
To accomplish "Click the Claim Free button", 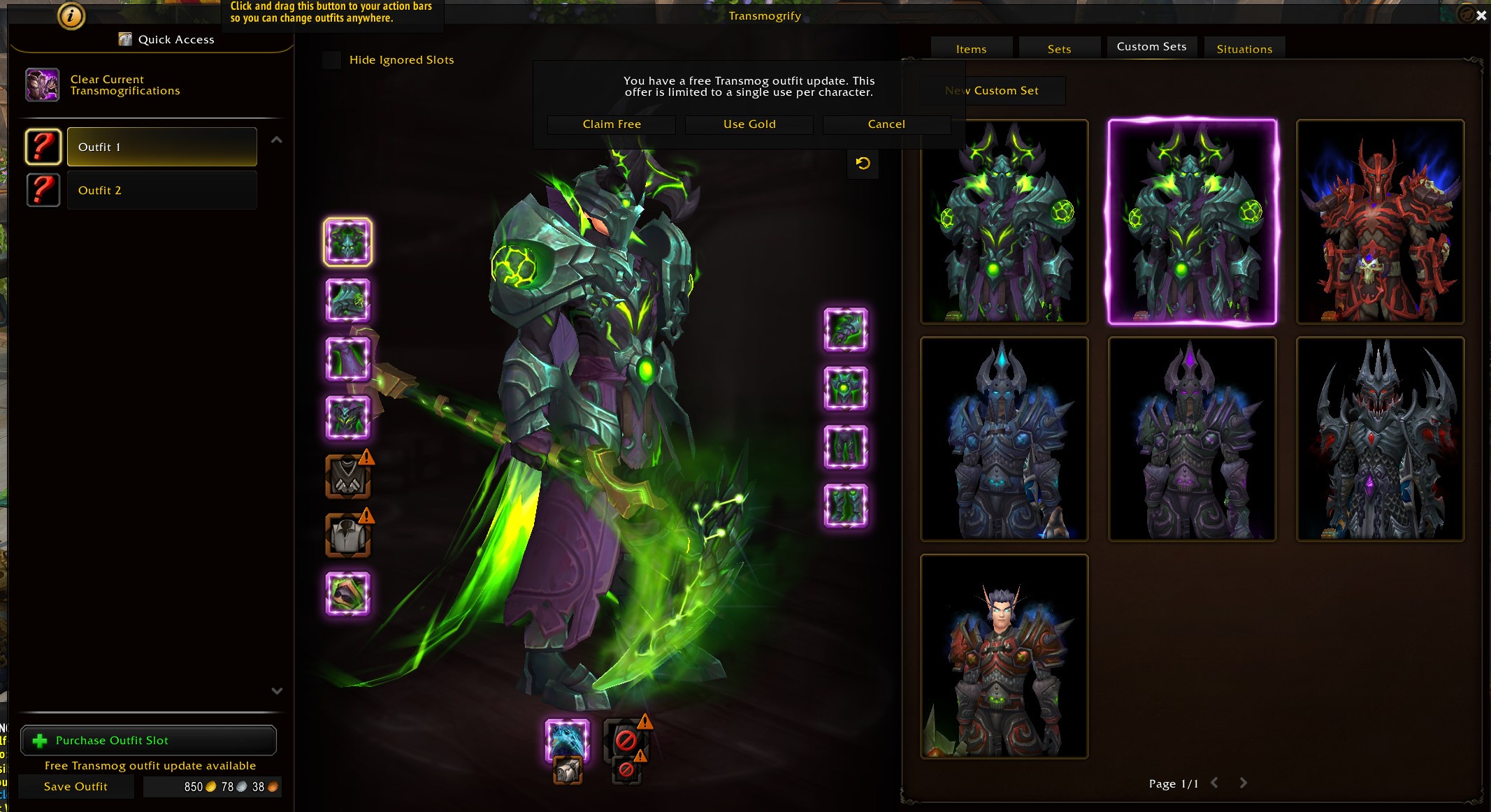I will [610, 124].
